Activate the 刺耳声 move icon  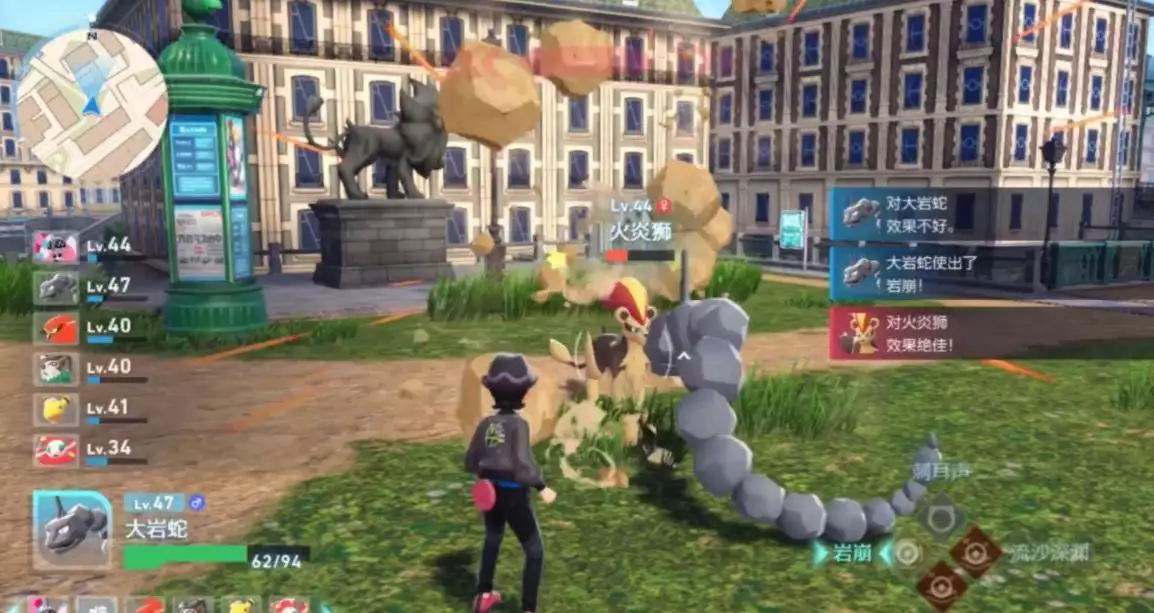tap(941, 516)
